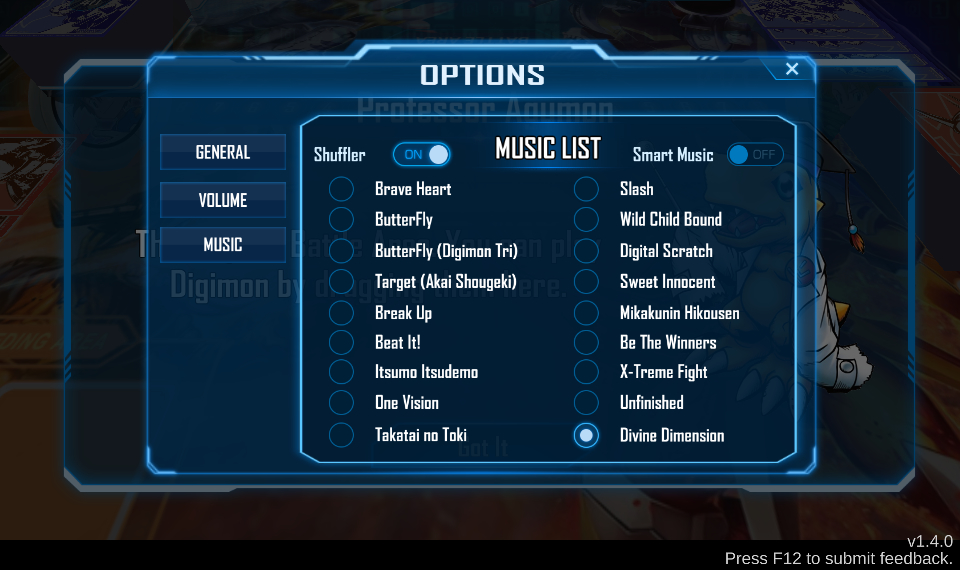This screenshot has height=570, width=960.
Task: Close the Options window
Action: 792,69
